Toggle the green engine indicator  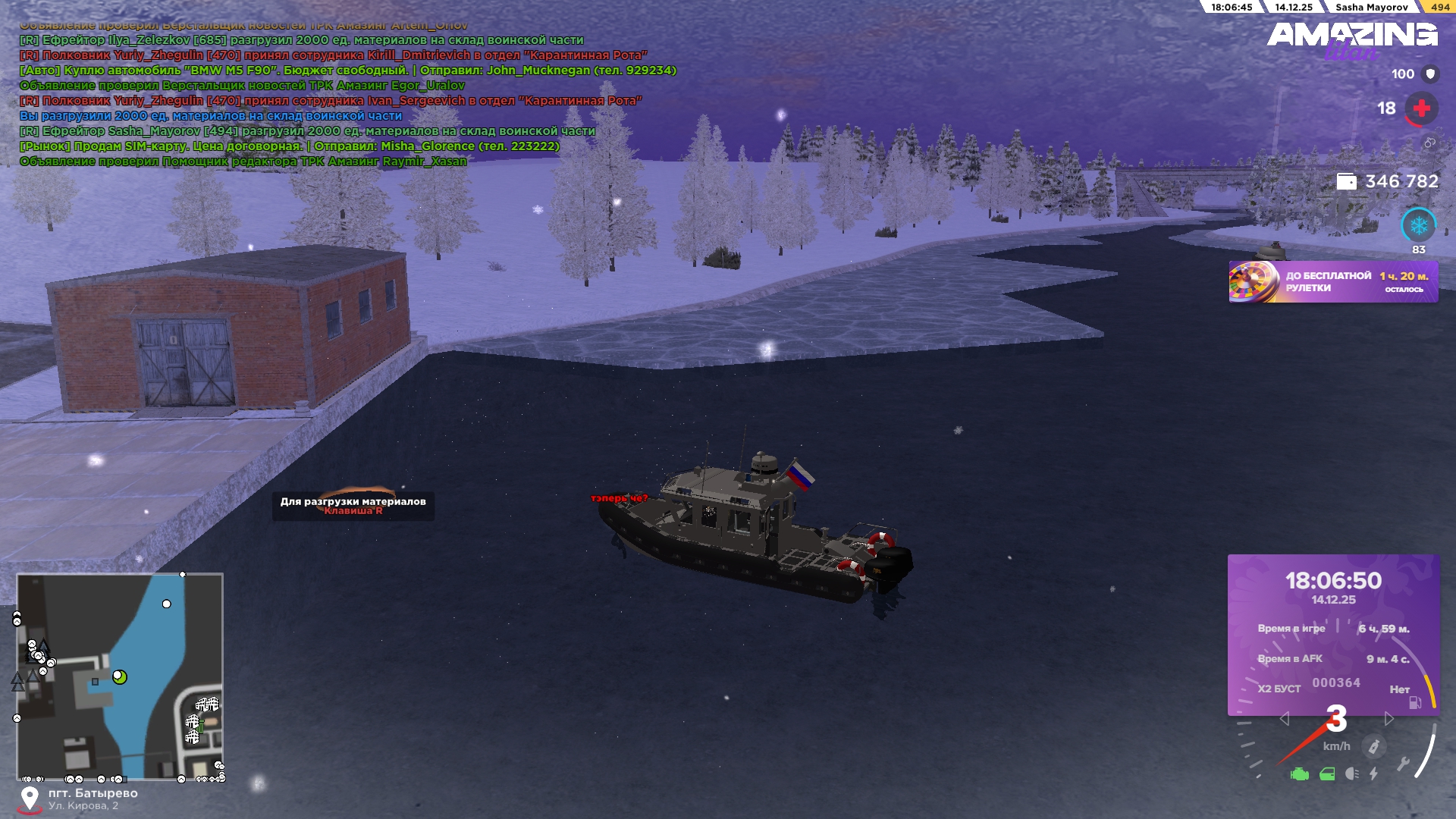(1300, 774)
